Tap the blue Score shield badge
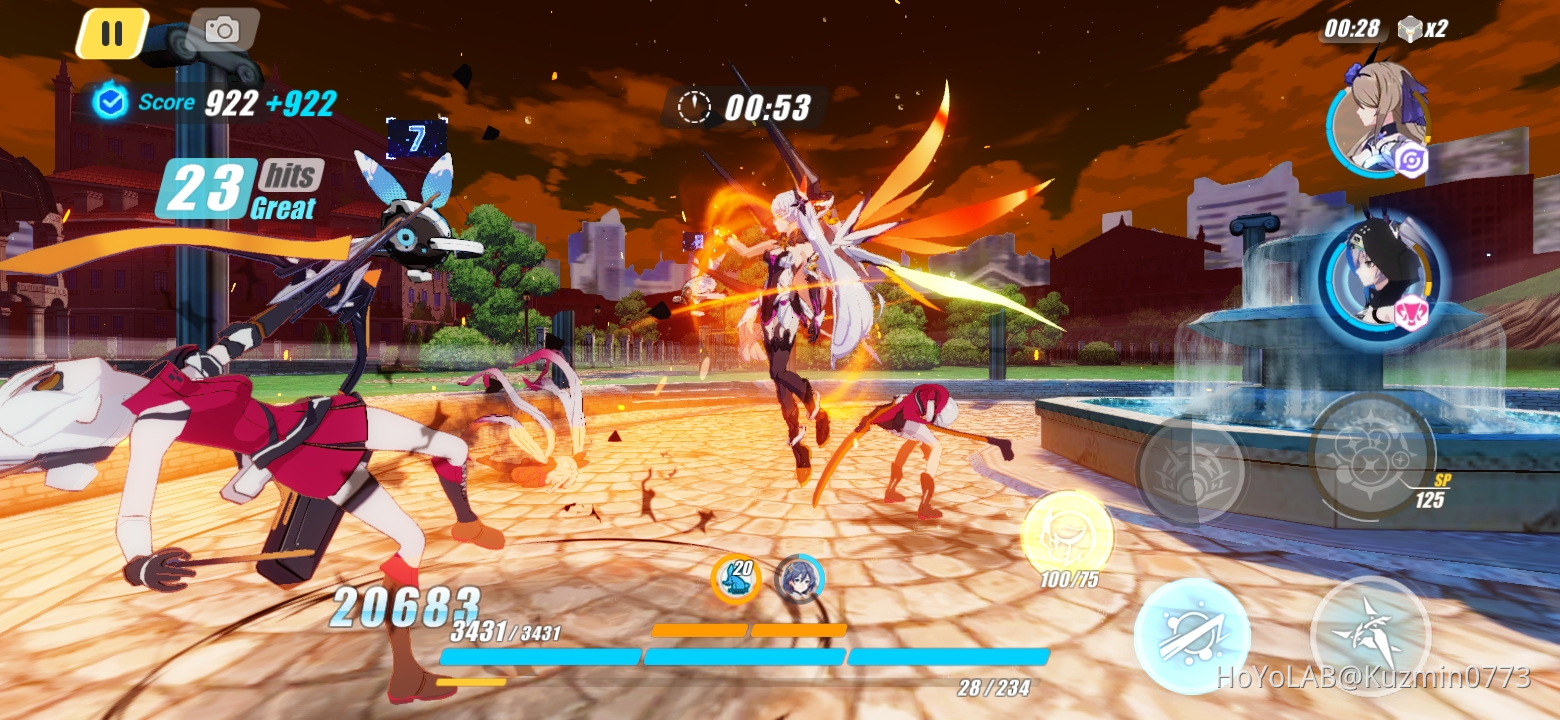This screenshot has width=1560, height=720. [x=112, y=101]
